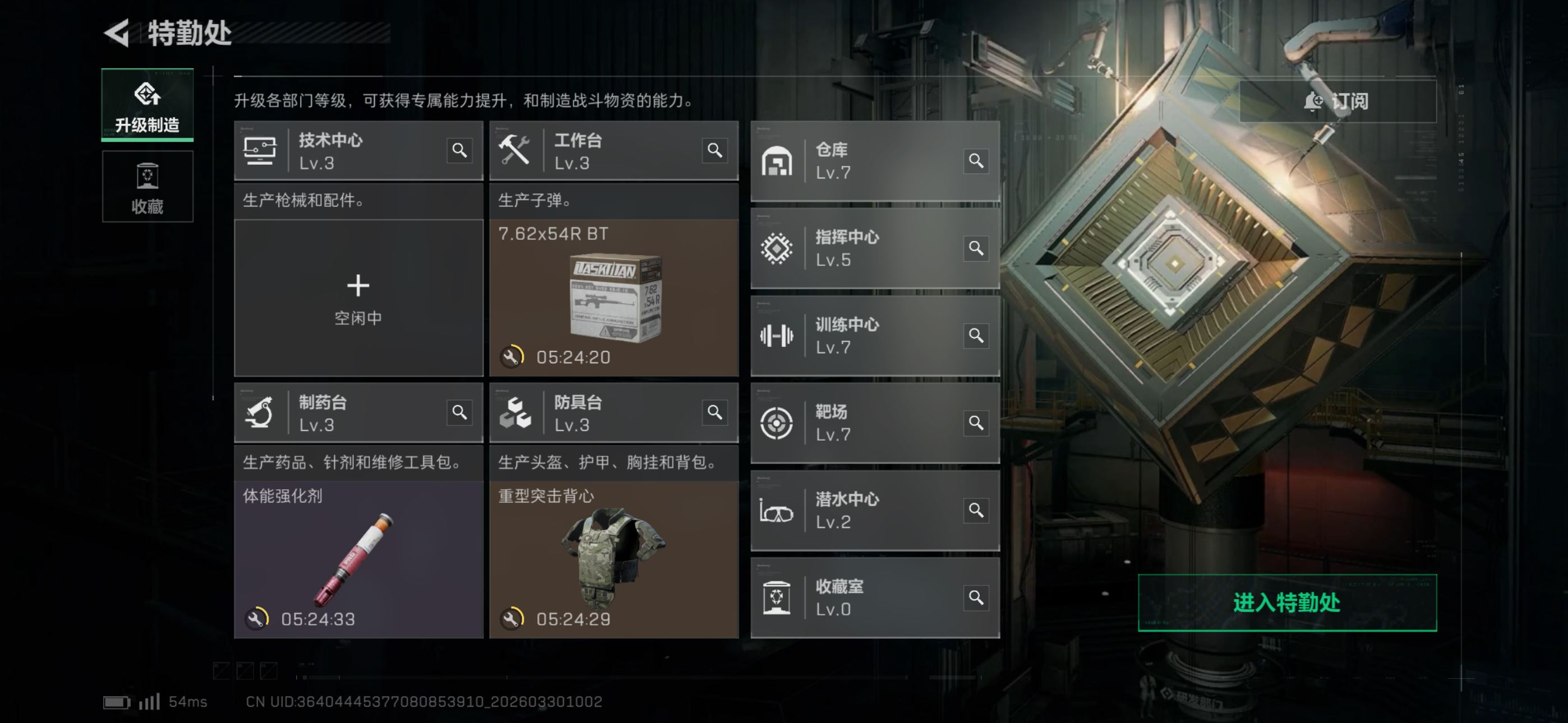This screenshot has height=723, width=1568.
Task: Enter the base with 进入特勤处
Action: [1287, 602]
